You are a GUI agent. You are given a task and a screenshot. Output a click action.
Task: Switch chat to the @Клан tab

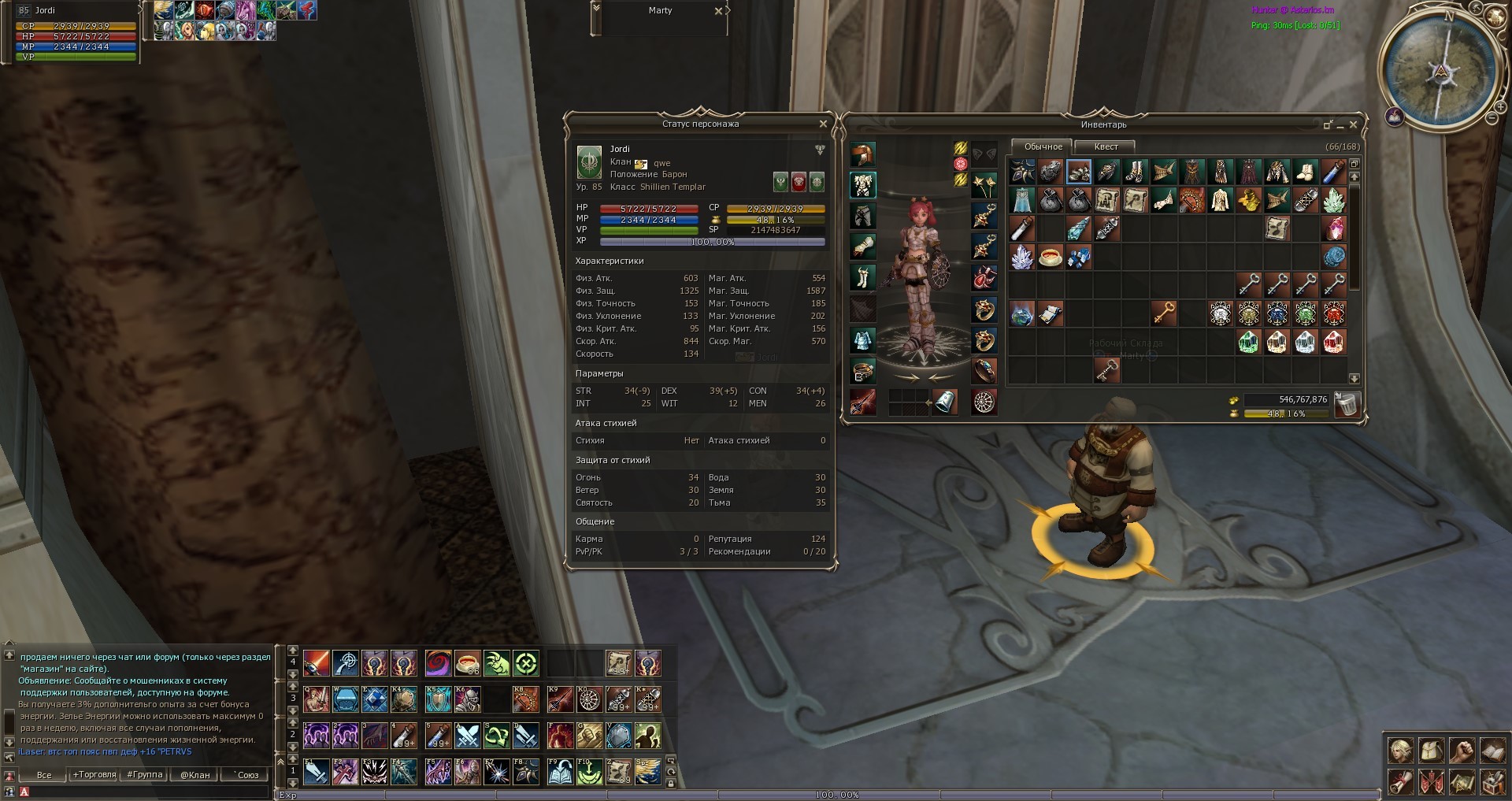[x=195, y=775]
